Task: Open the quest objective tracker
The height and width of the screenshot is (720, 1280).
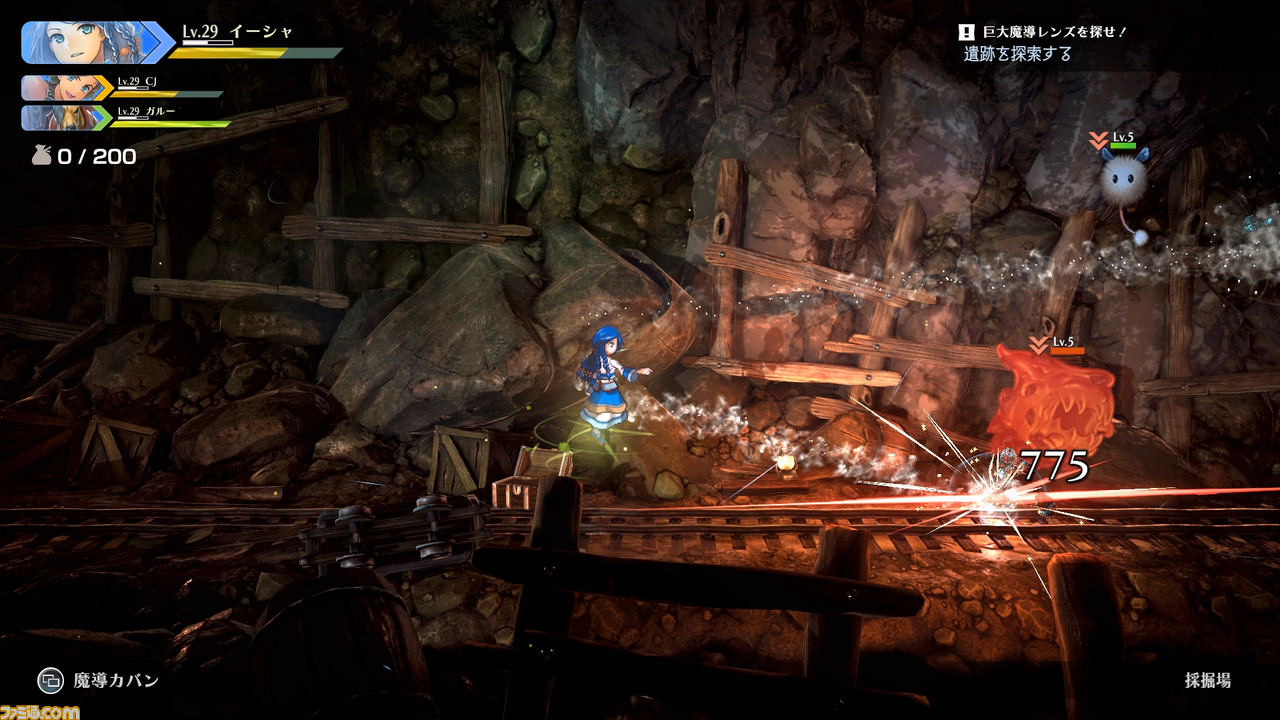Action: click(1040, 43)
